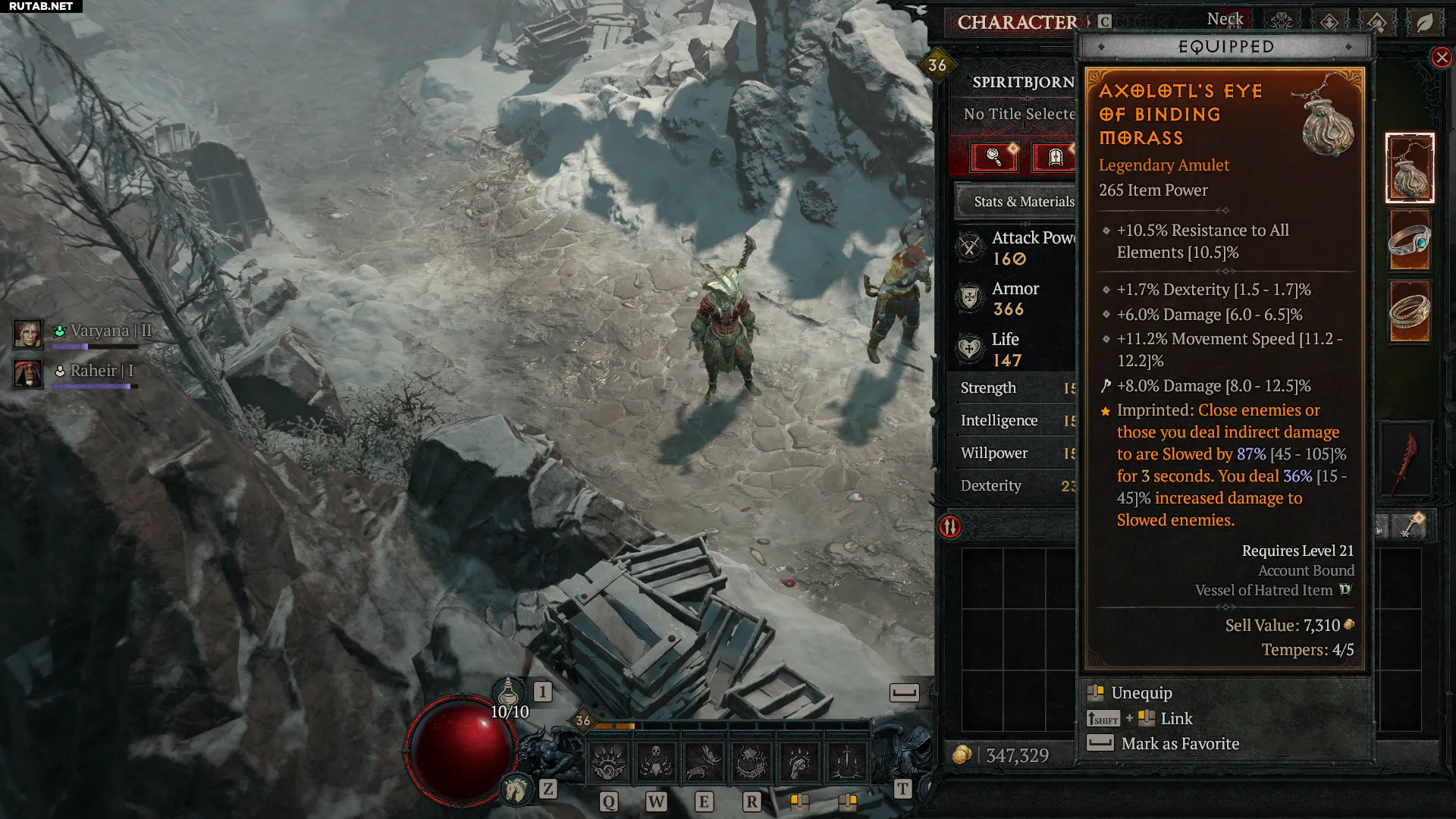The height and width of the screenshot is (819, 1456).
Task: Use the healing potion icon
Action: [509, 692]
